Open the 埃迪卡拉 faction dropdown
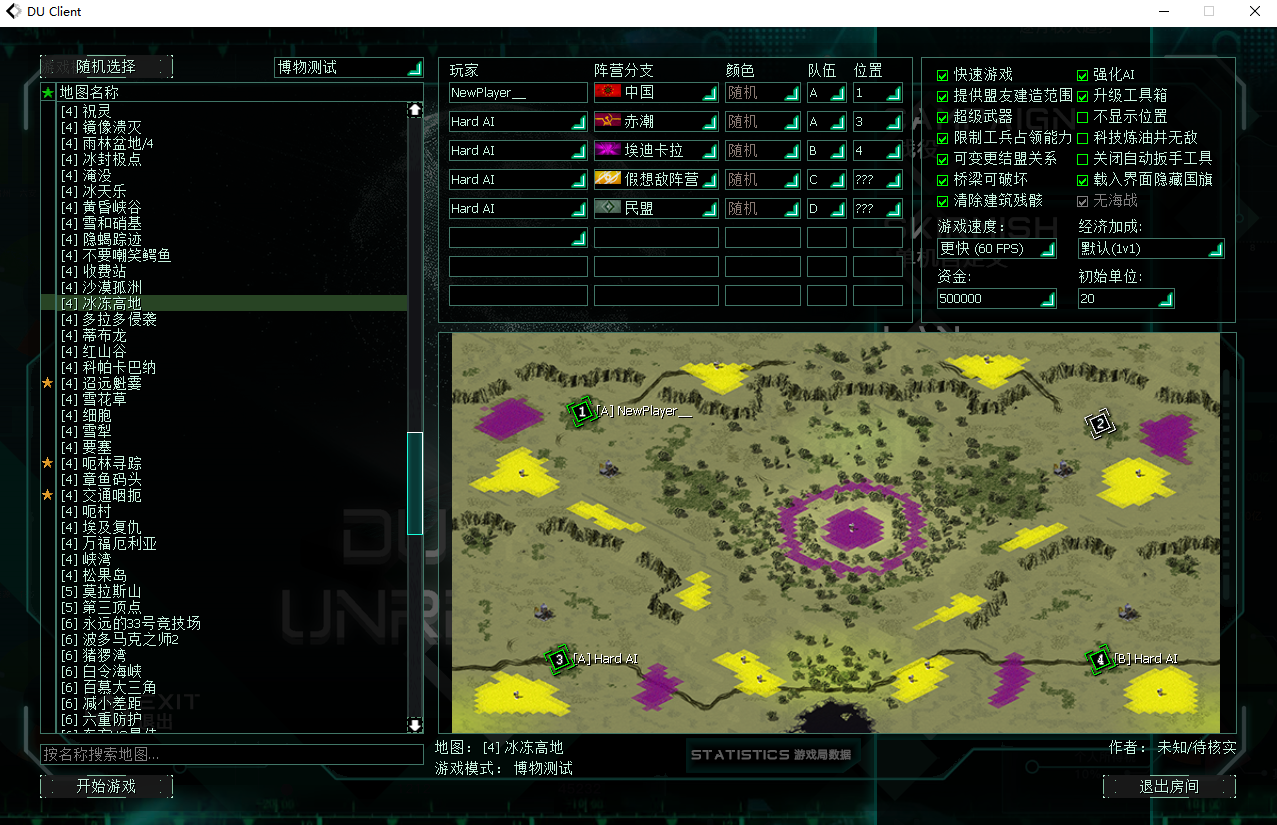 coord(656,151)
